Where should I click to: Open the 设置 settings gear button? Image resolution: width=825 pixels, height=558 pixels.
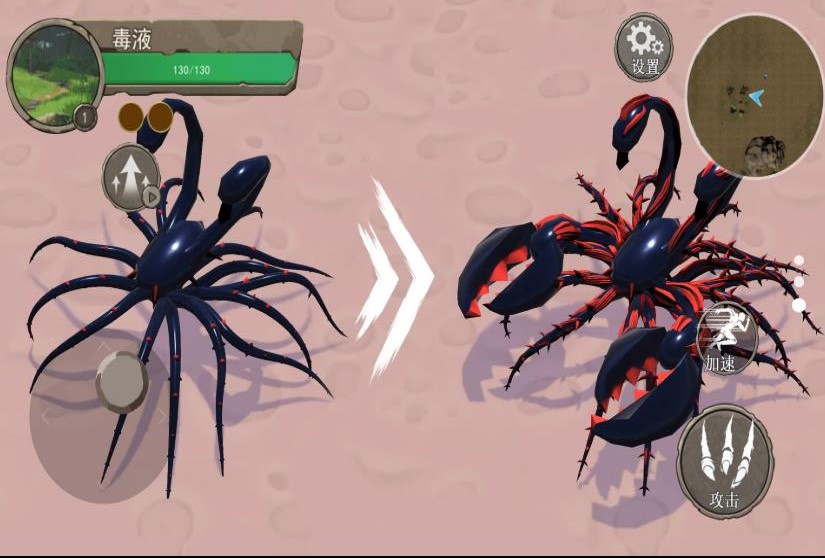[x=644, y=47]
